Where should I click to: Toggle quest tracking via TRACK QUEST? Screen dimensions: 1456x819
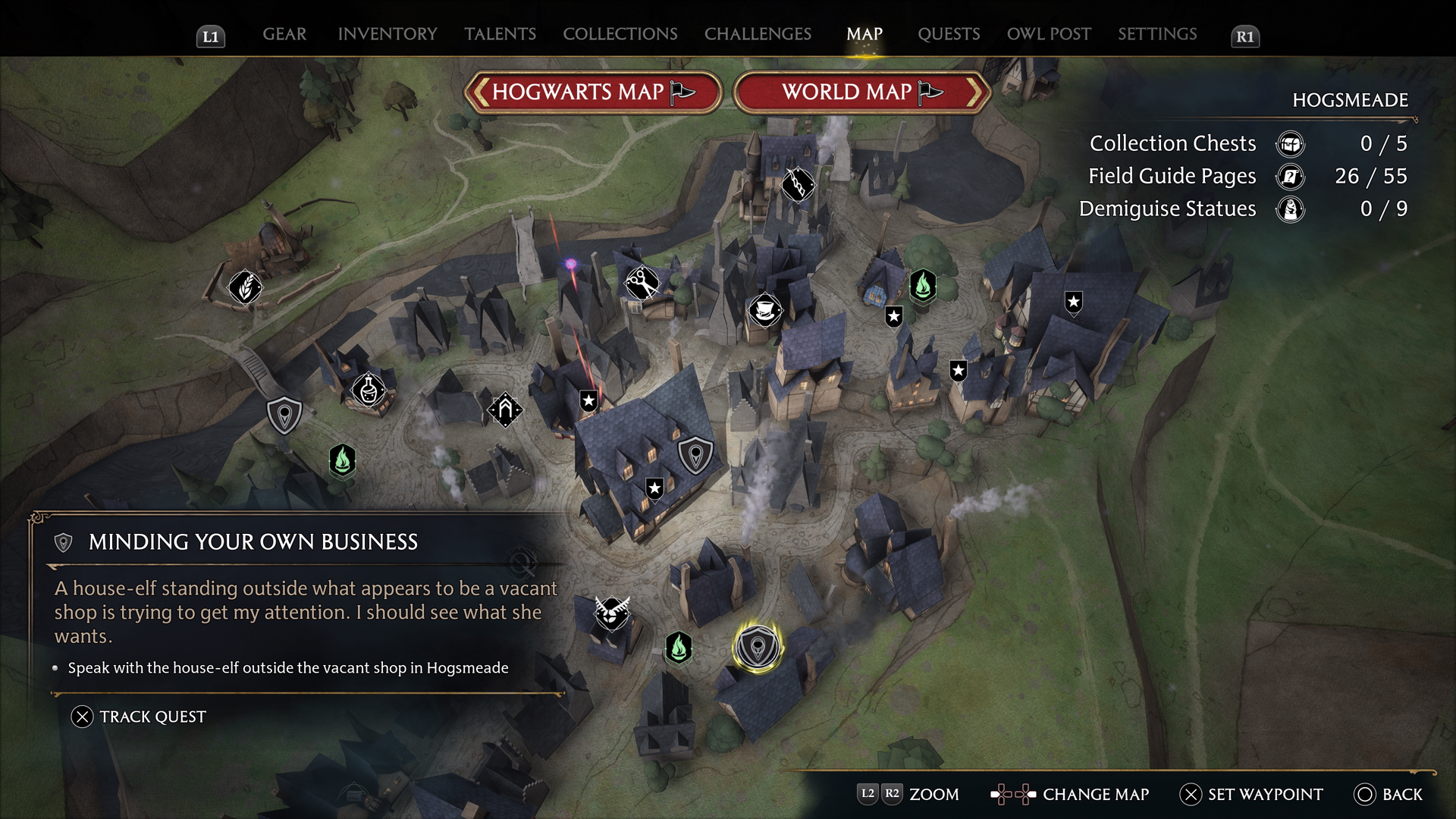[x=139, y=715]
